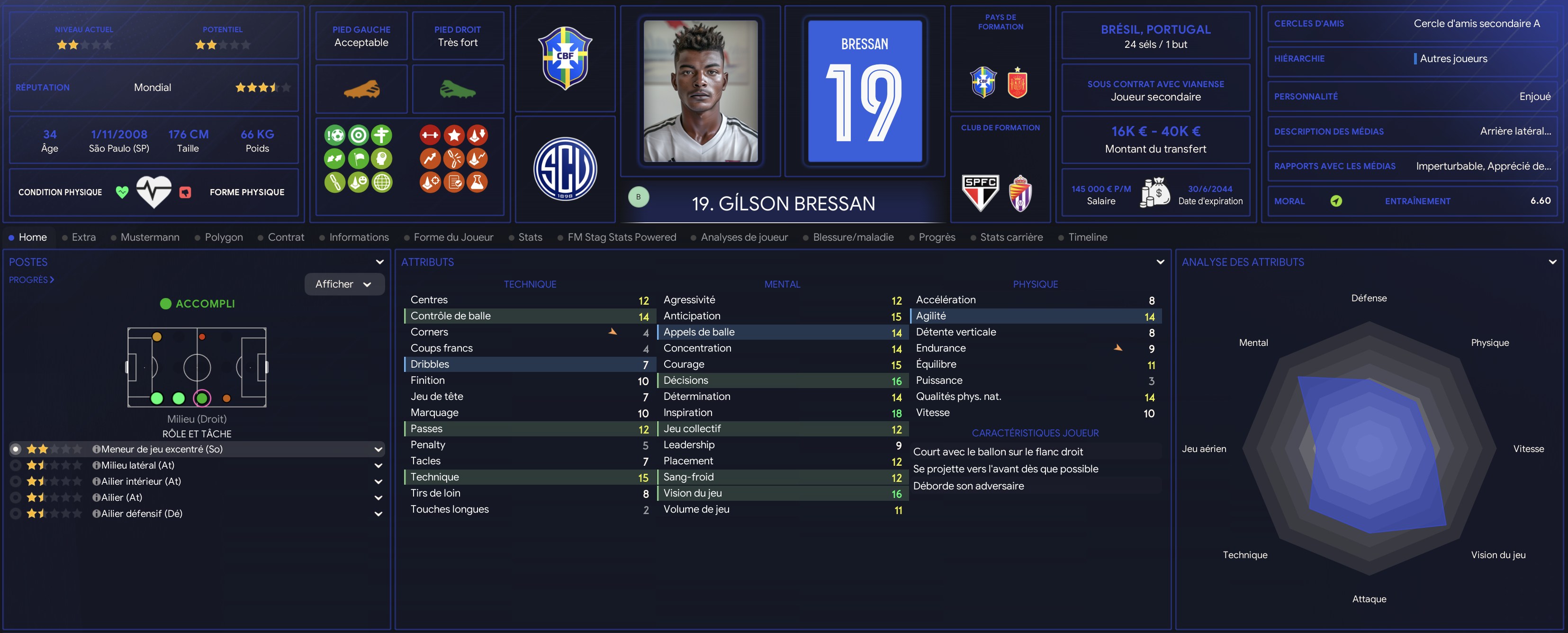Open the Afficher dropdown

coord(344,284)
